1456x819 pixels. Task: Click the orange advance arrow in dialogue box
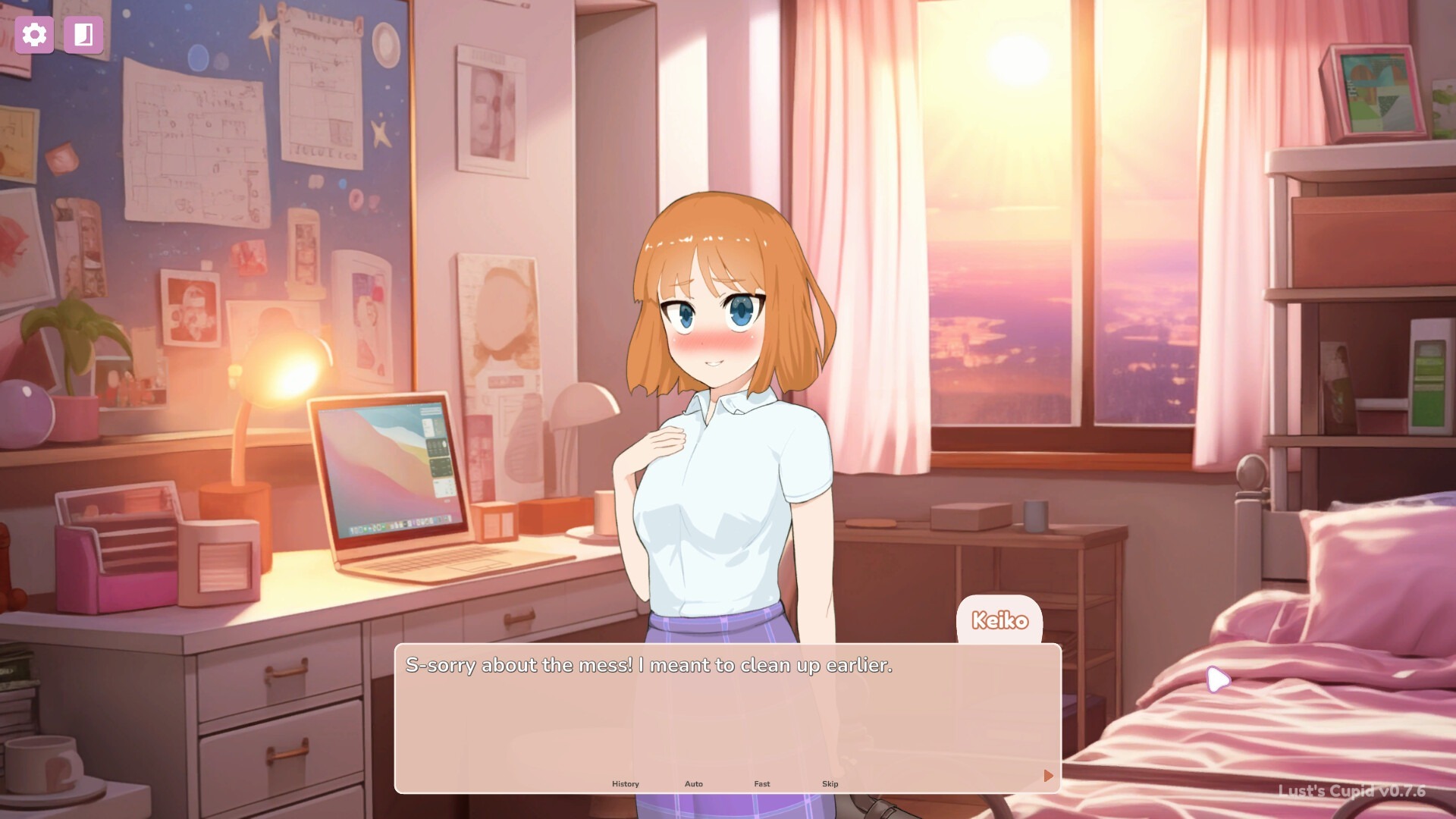coord(1048,776)
